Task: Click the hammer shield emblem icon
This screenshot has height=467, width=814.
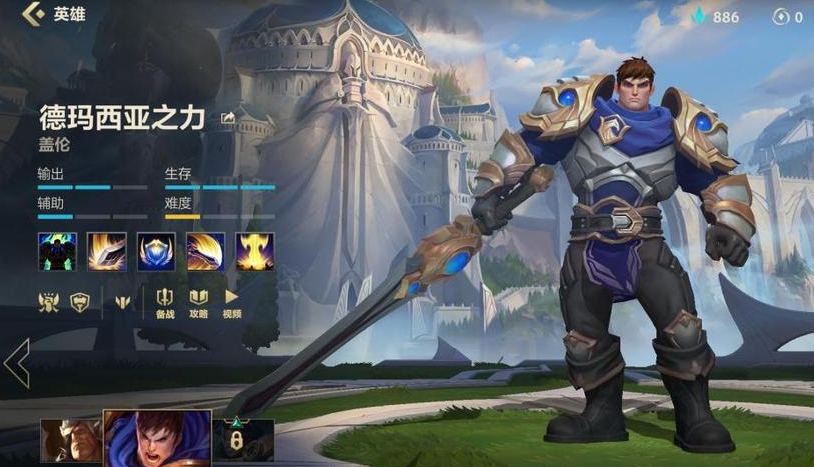Action: (x=80, y=299)
